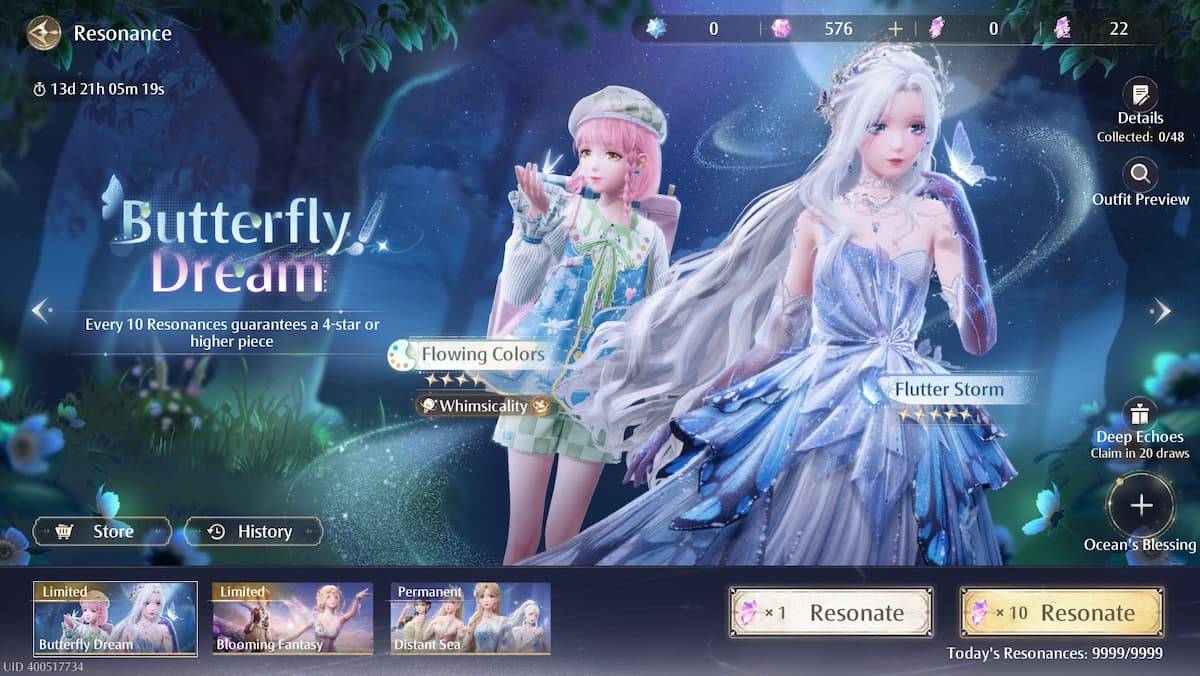Image resolution: width=1200 pixels, height=676 pixels.
Task: Claim the Deep Echoes gift
Action: pos(1139,414)
